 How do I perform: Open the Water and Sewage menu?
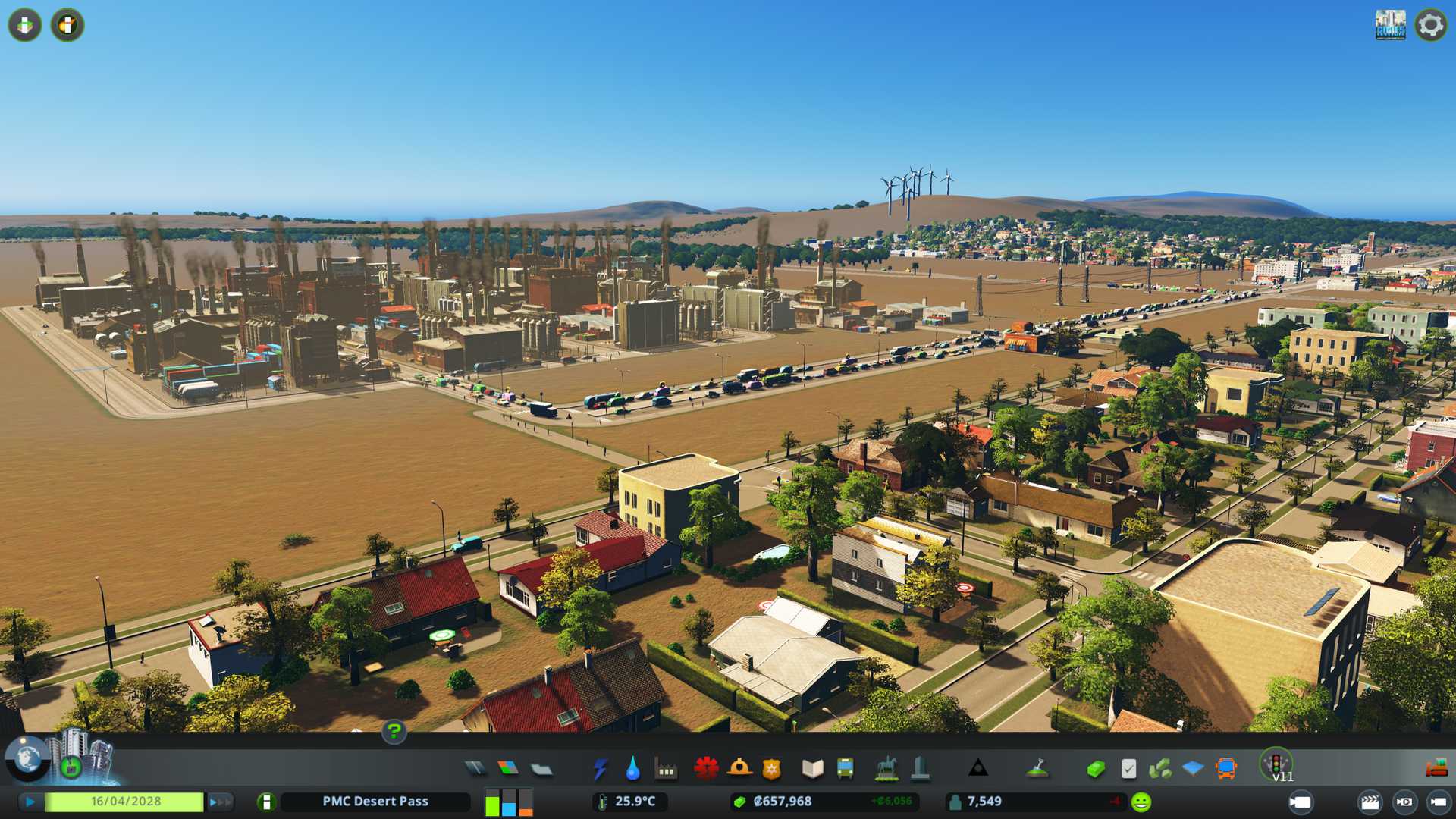[x=632, y=769]
